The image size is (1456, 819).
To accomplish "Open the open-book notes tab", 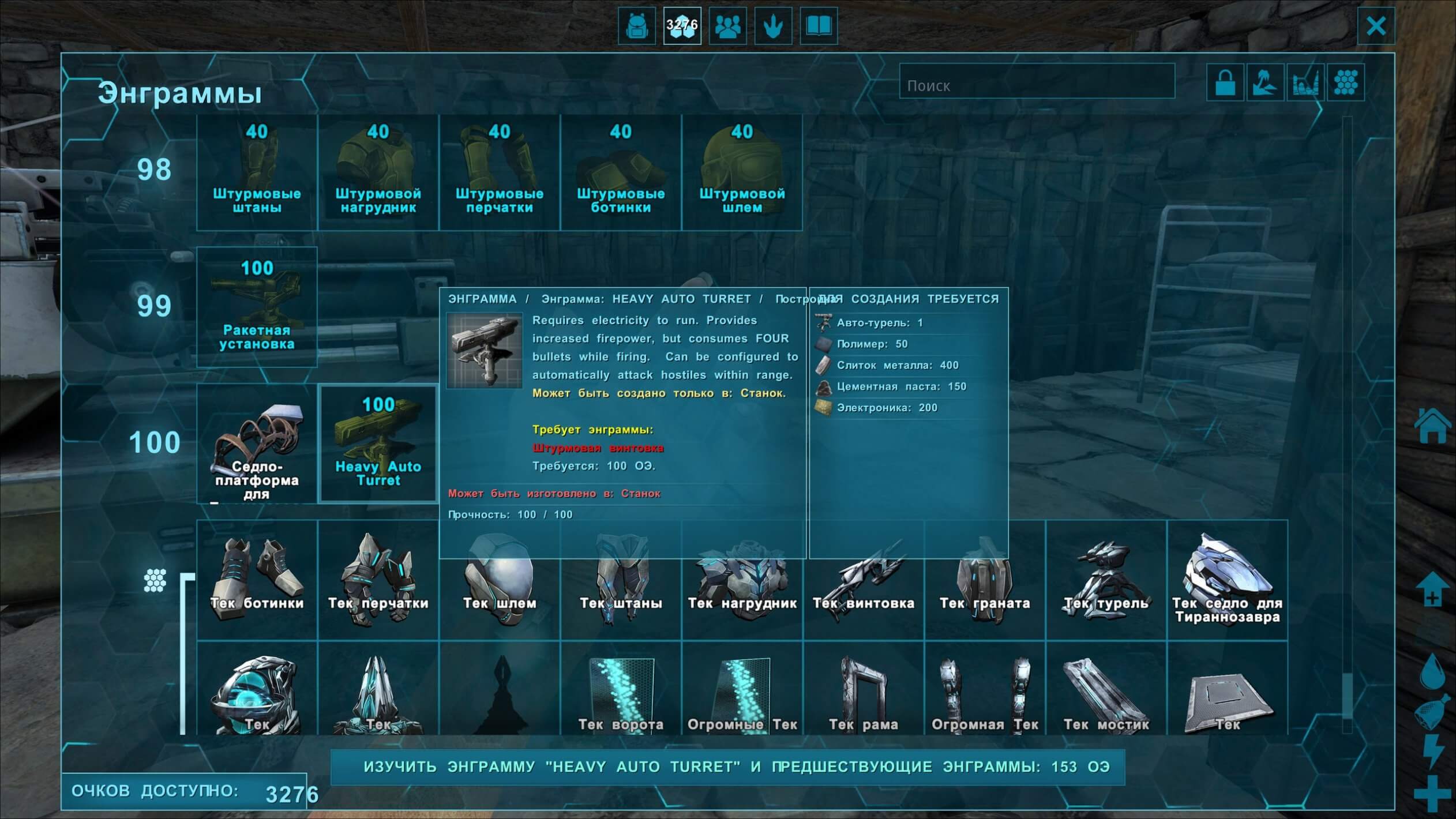I will (819, 26).
